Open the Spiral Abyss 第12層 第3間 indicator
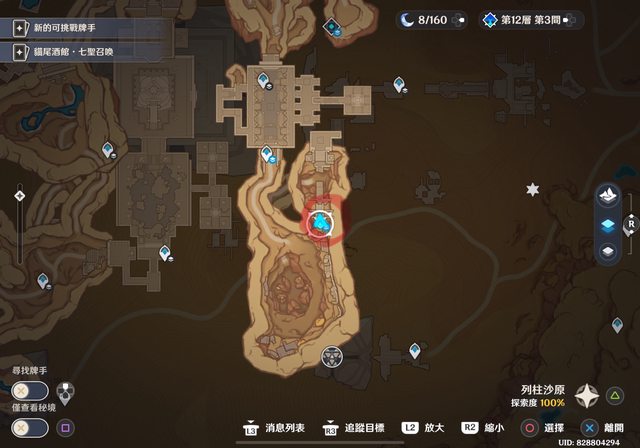The image size is (640, 448). (525, 19)
